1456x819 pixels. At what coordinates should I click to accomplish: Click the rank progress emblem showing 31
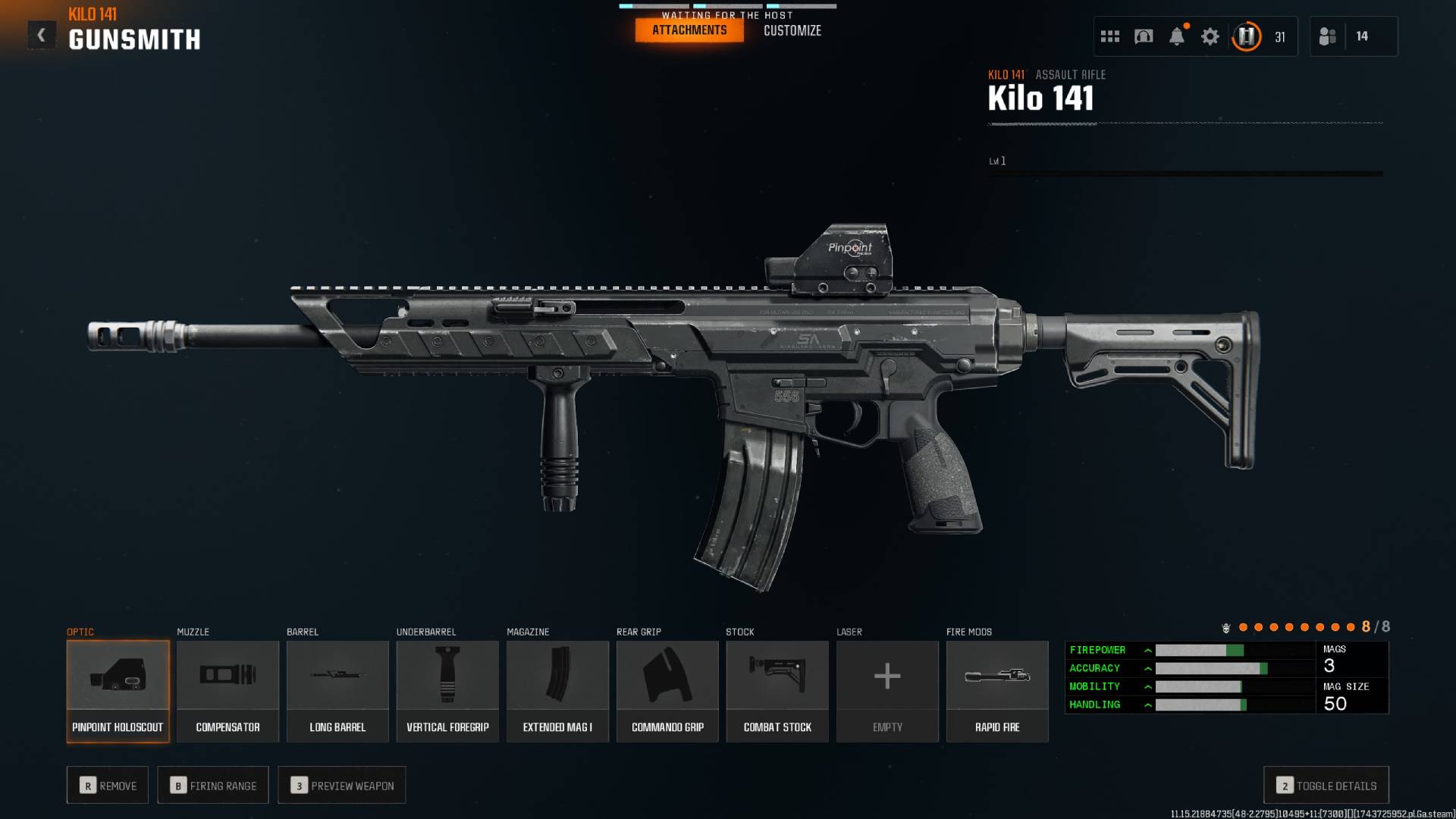click(x=1246, y=36)
